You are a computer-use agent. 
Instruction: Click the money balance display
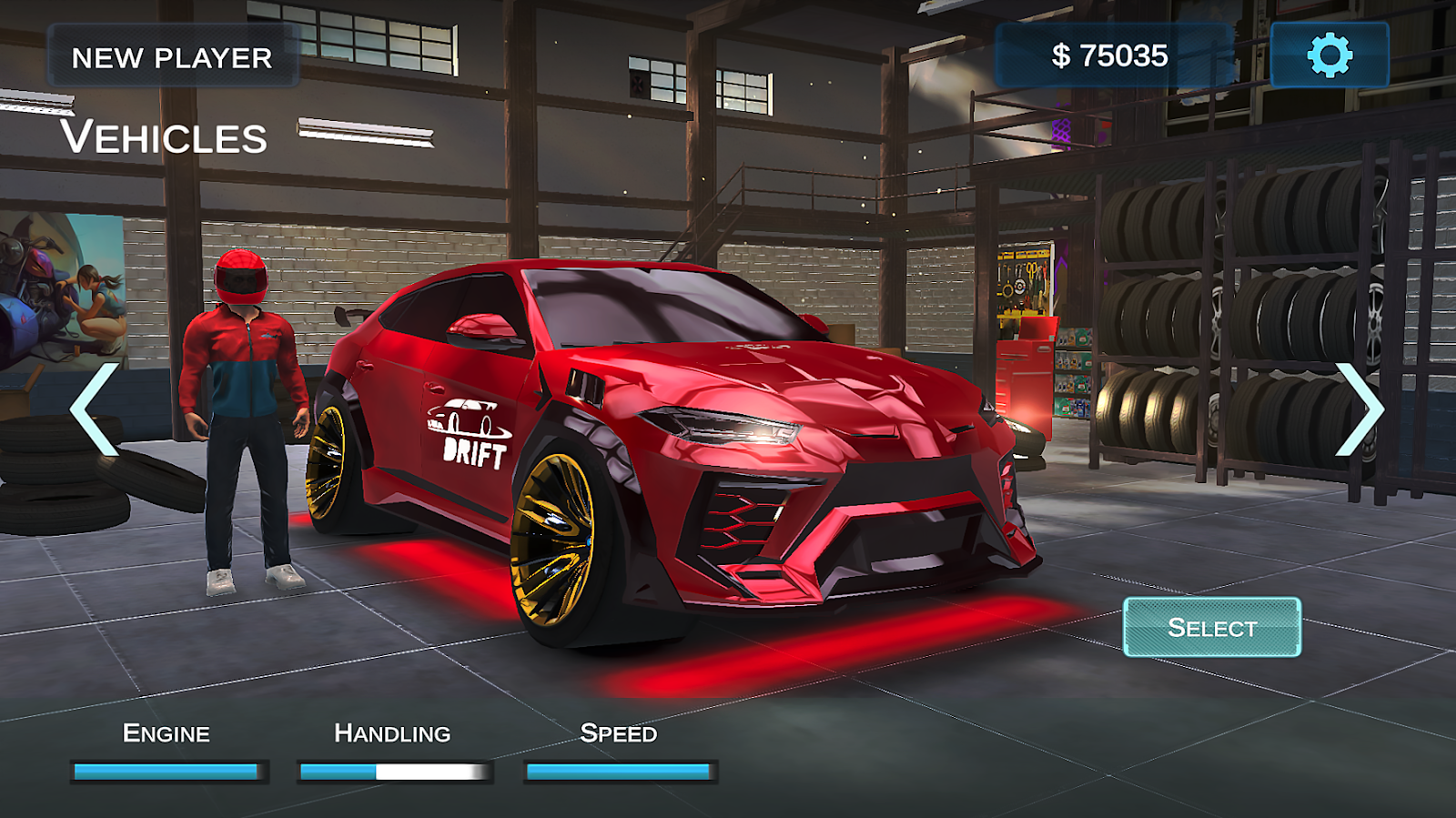(1111, 54)
